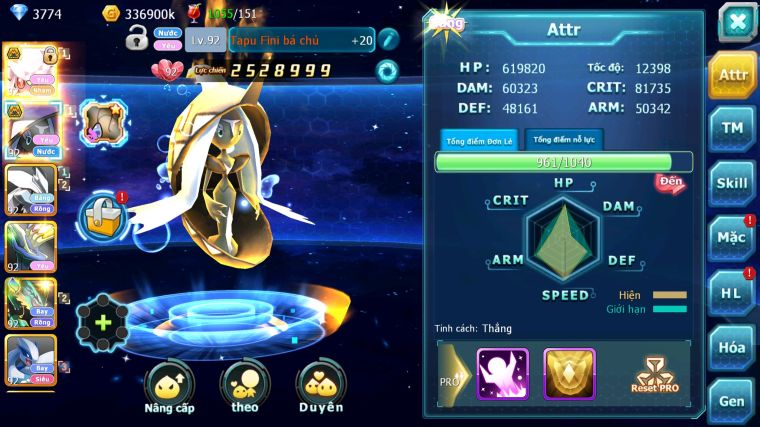
Task: Open the Skill tab
Action: [x=732, y=182]
